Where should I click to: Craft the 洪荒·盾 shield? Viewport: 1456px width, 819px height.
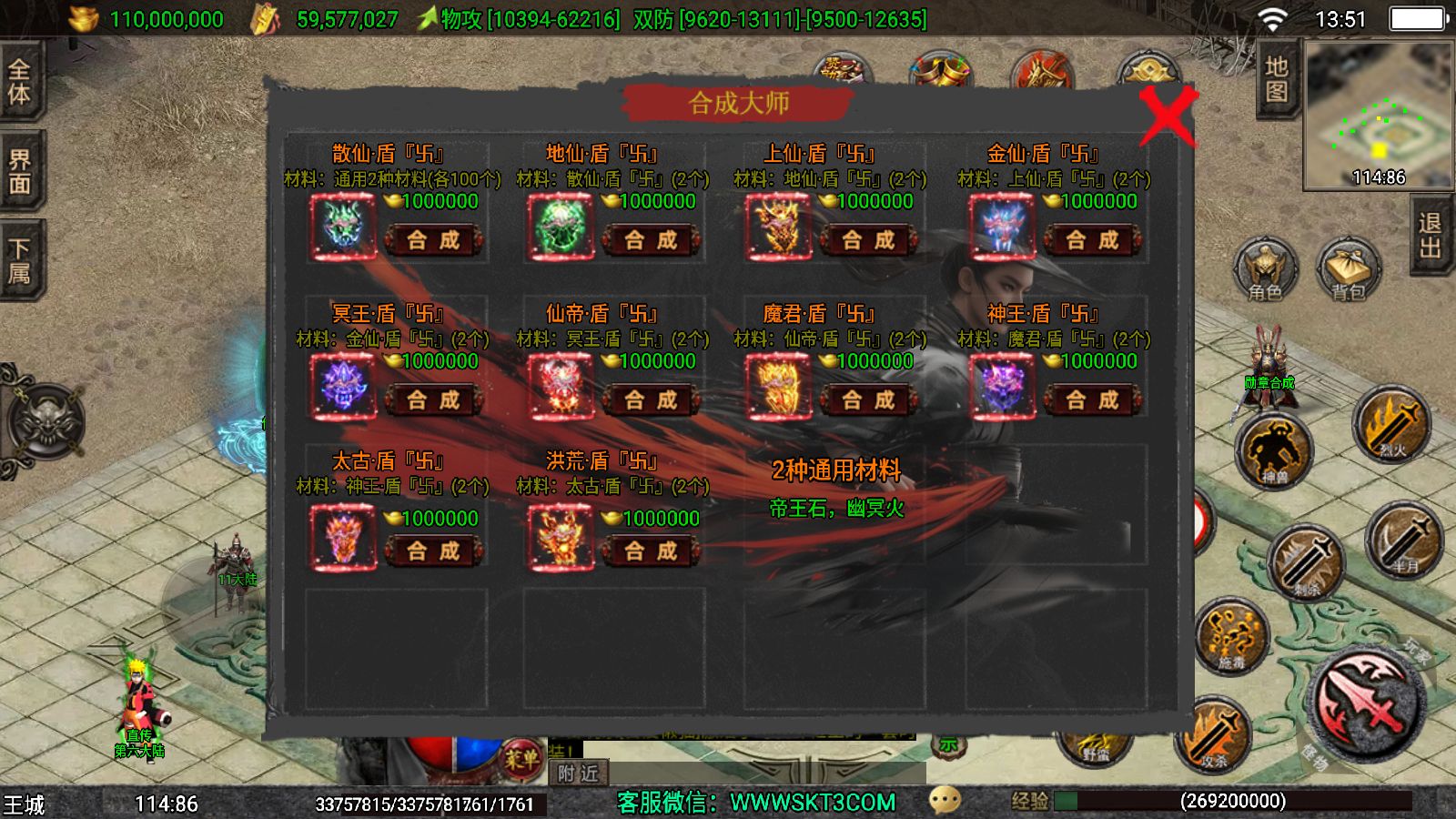click(x=651, y=551)
